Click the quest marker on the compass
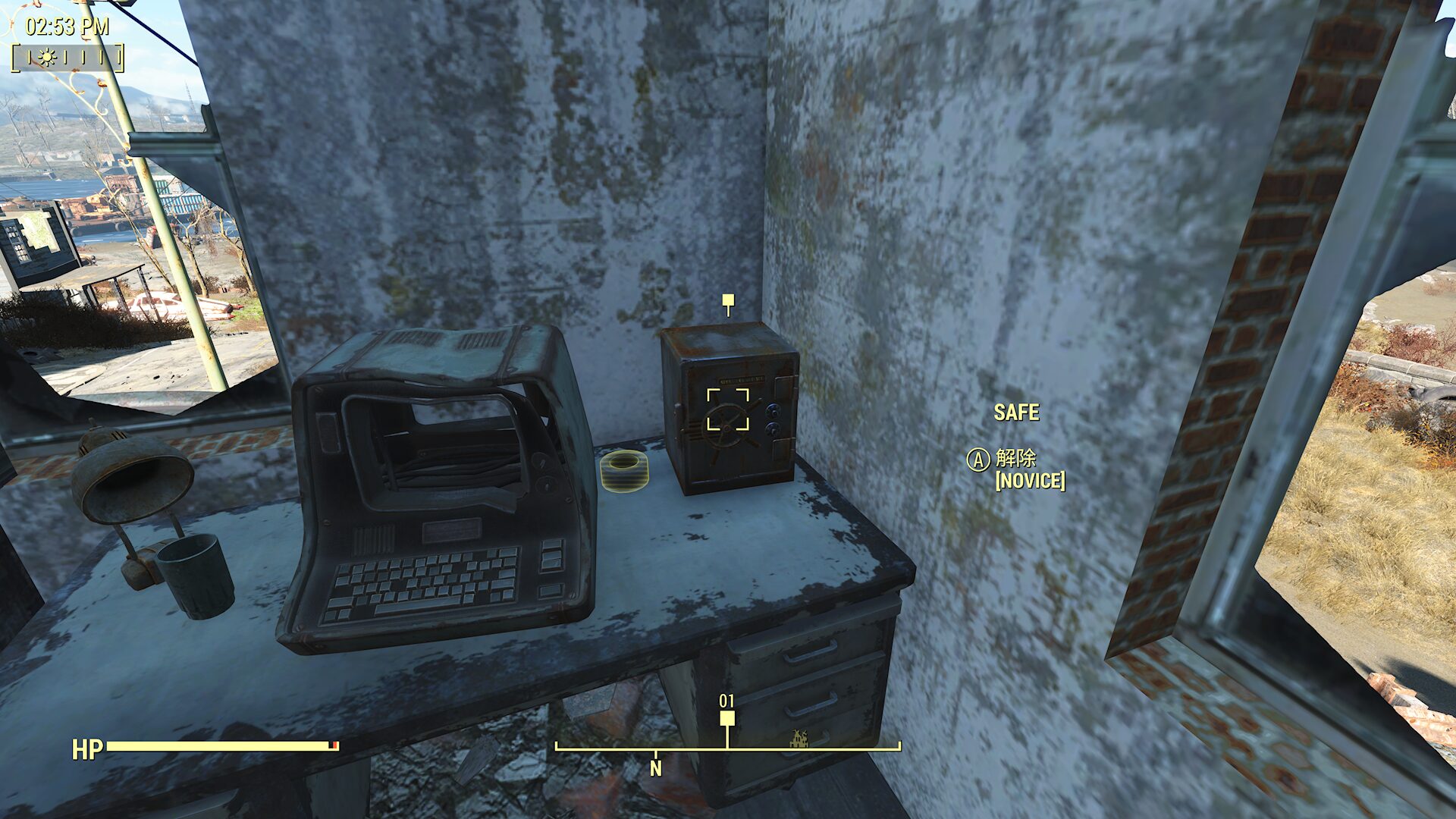Viewport: 1456px width, 819px height. pyautogui.click(x=727, y=718)
